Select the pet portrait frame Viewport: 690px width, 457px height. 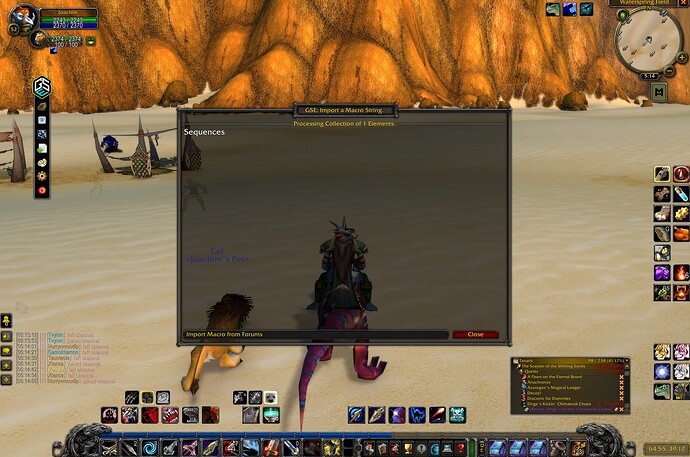[37, 39]
